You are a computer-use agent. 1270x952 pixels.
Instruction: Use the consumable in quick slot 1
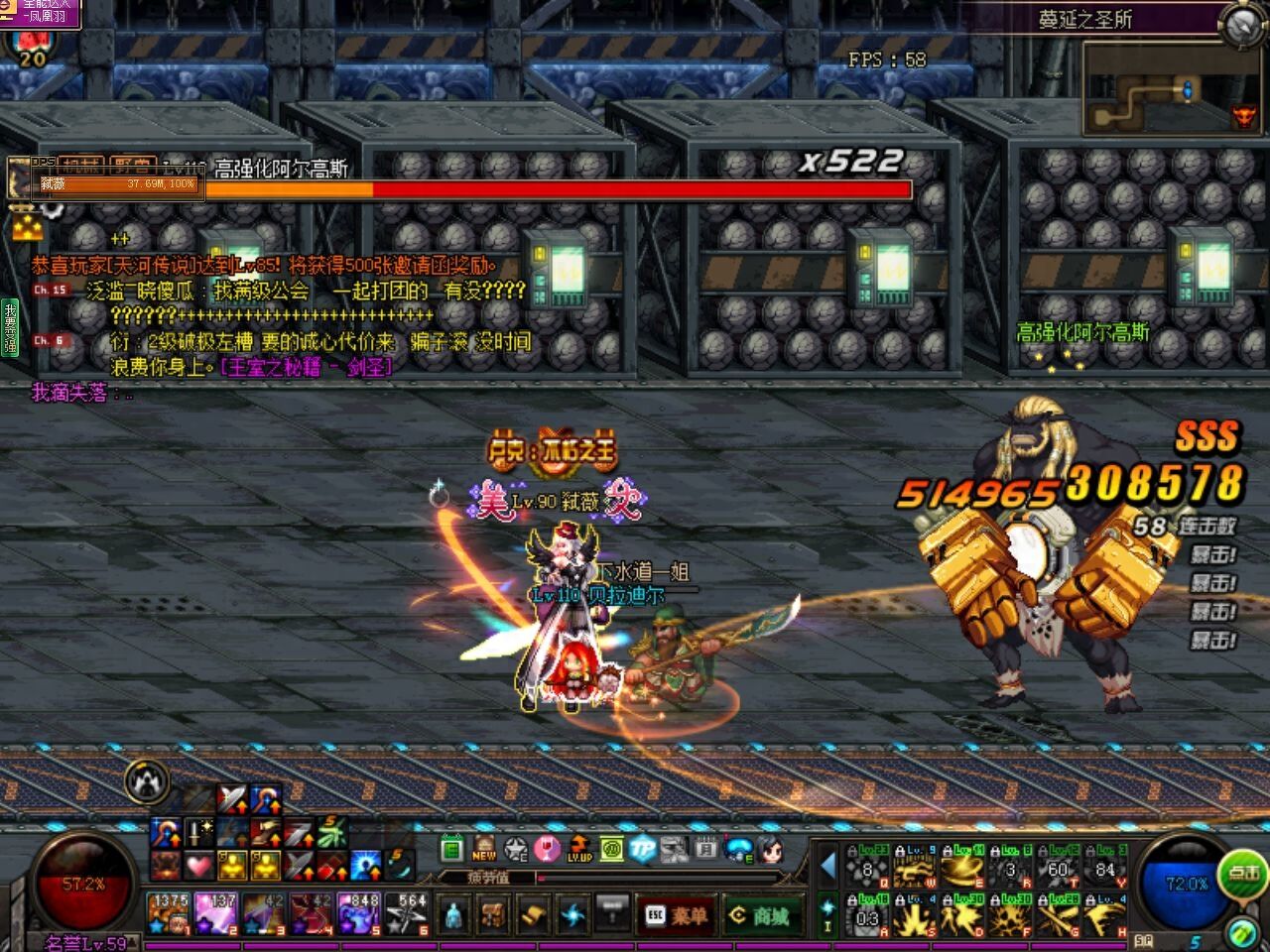(x=169, y=913)
